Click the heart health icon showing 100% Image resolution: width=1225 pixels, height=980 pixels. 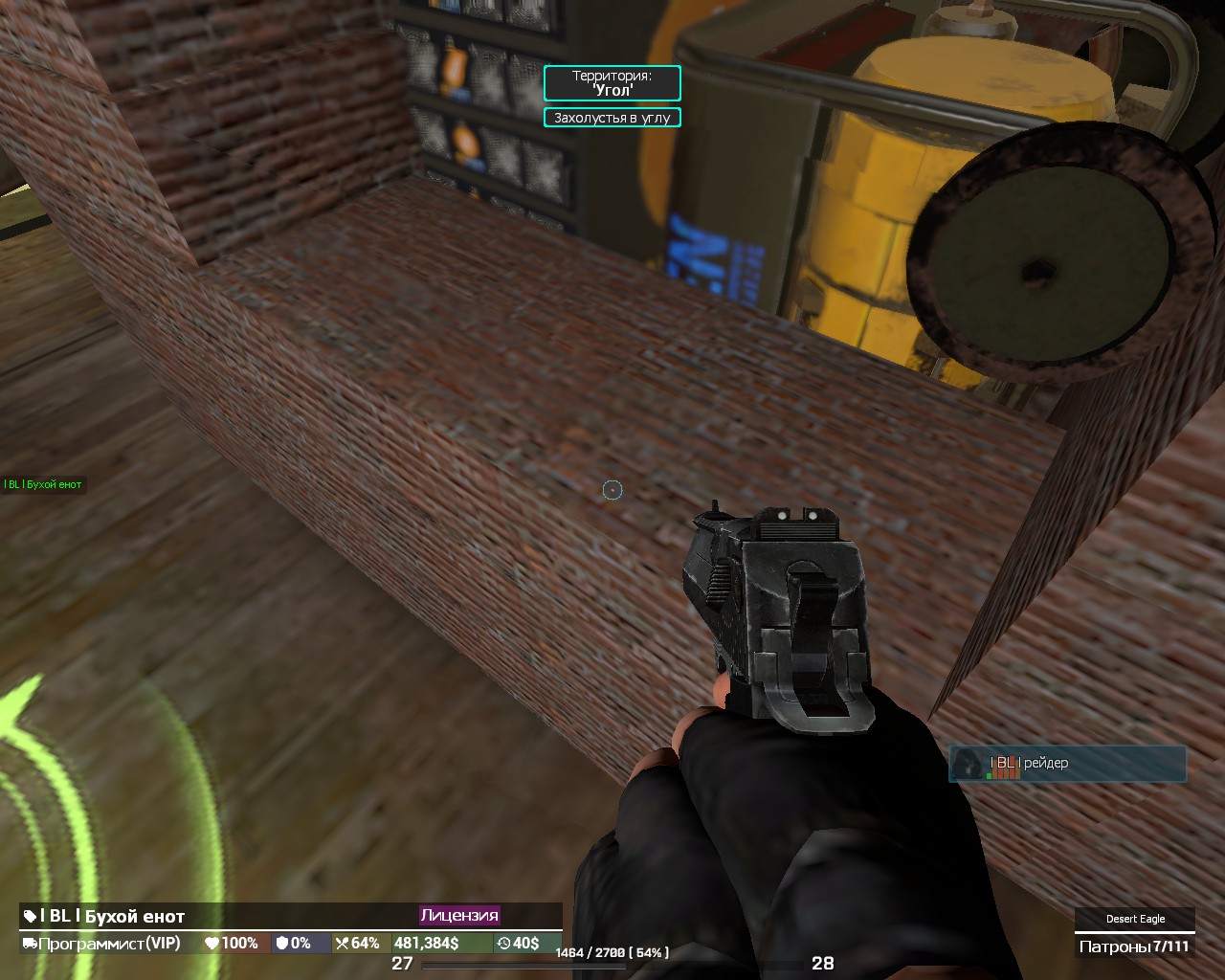click(x=212, y=943)
